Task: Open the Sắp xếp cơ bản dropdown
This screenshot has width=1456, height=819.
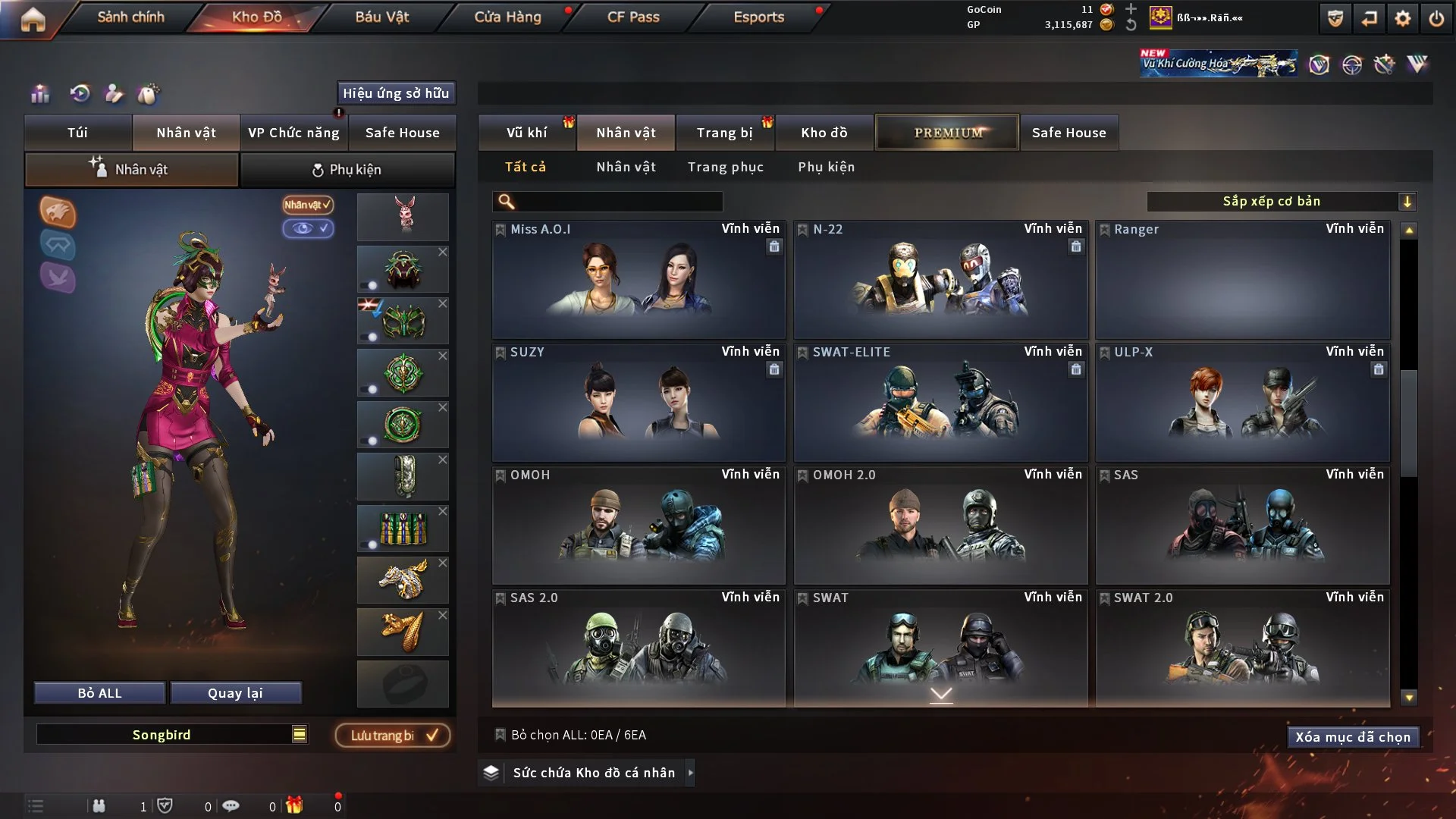Action: coord(1280,201)
